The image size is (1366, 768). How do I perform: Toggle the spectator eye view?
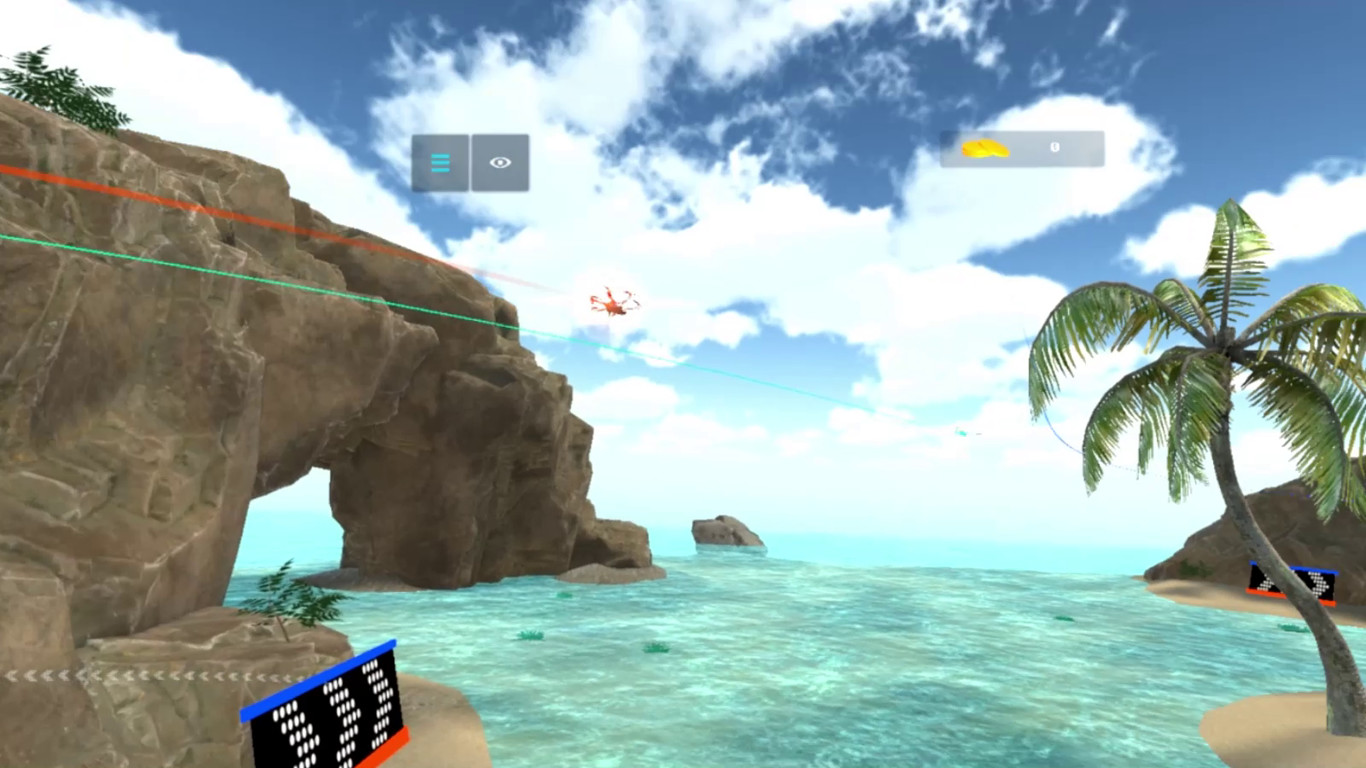tap(499, 160)
